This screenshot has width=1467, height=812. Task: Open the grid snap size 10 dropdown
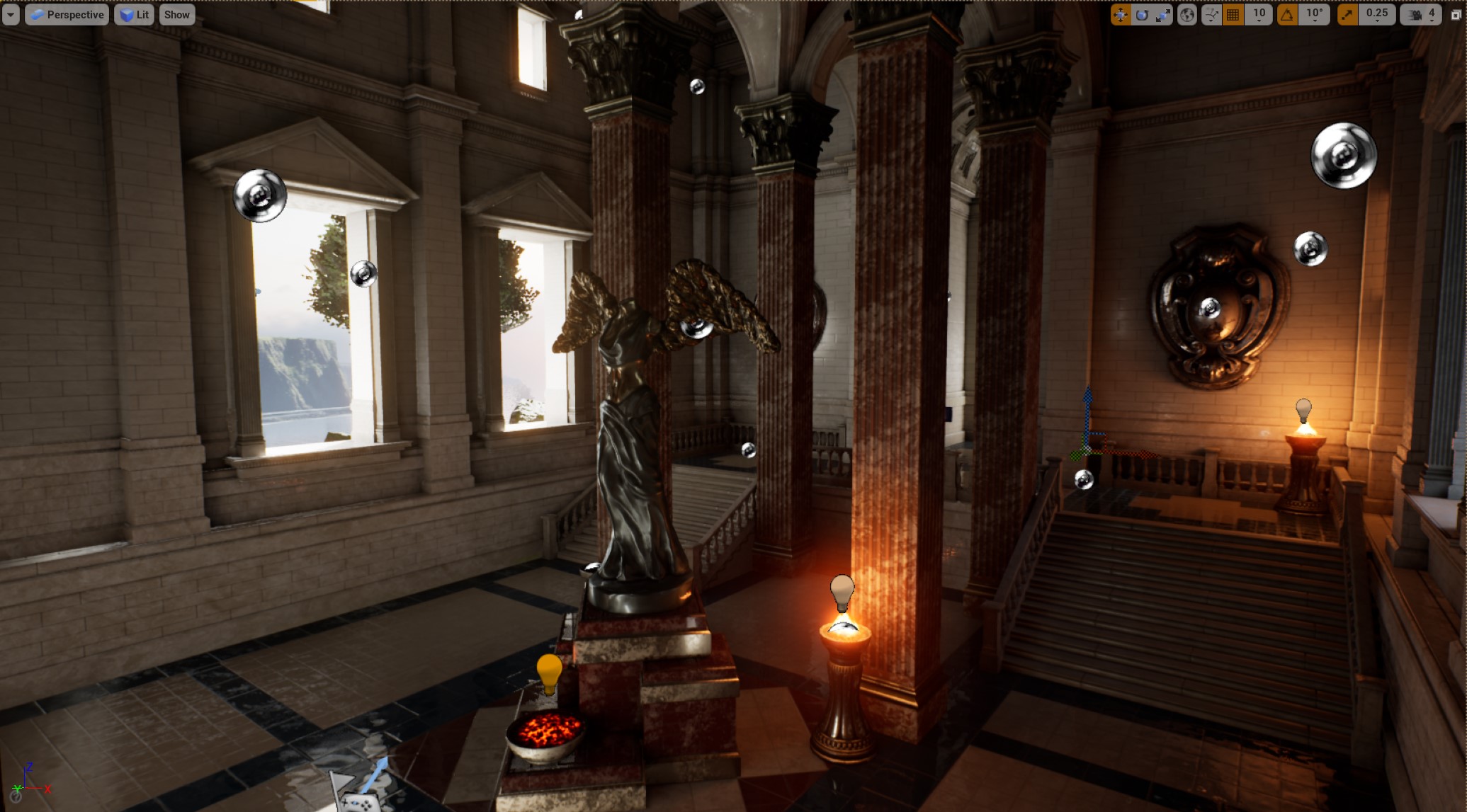[x=1259, y=14]
